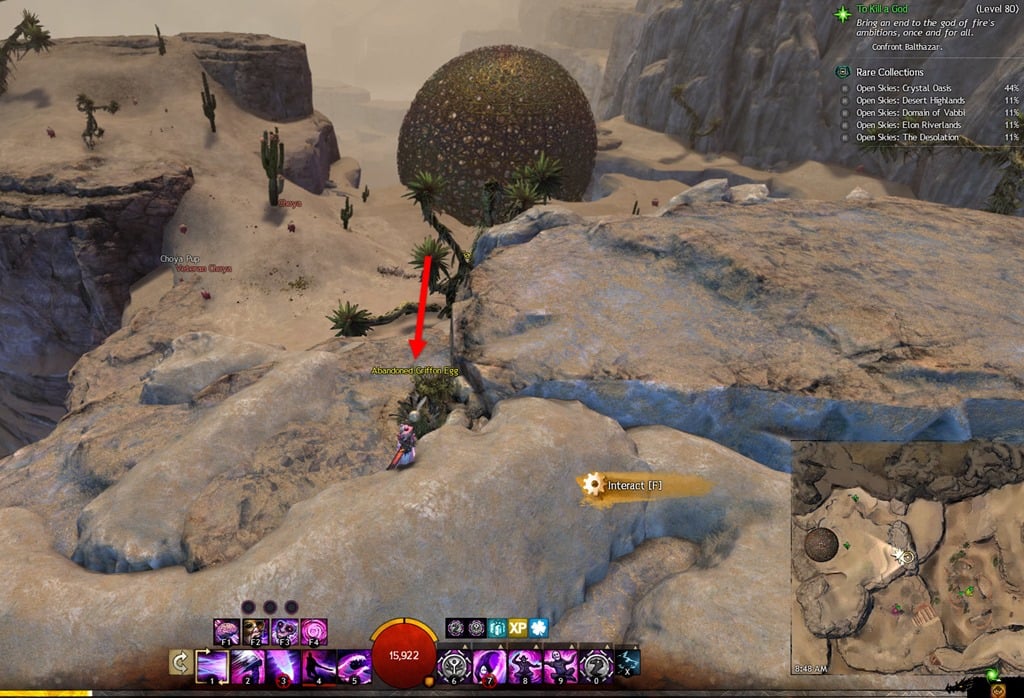Activate the weapon swap arrow button

coord(181,663)
